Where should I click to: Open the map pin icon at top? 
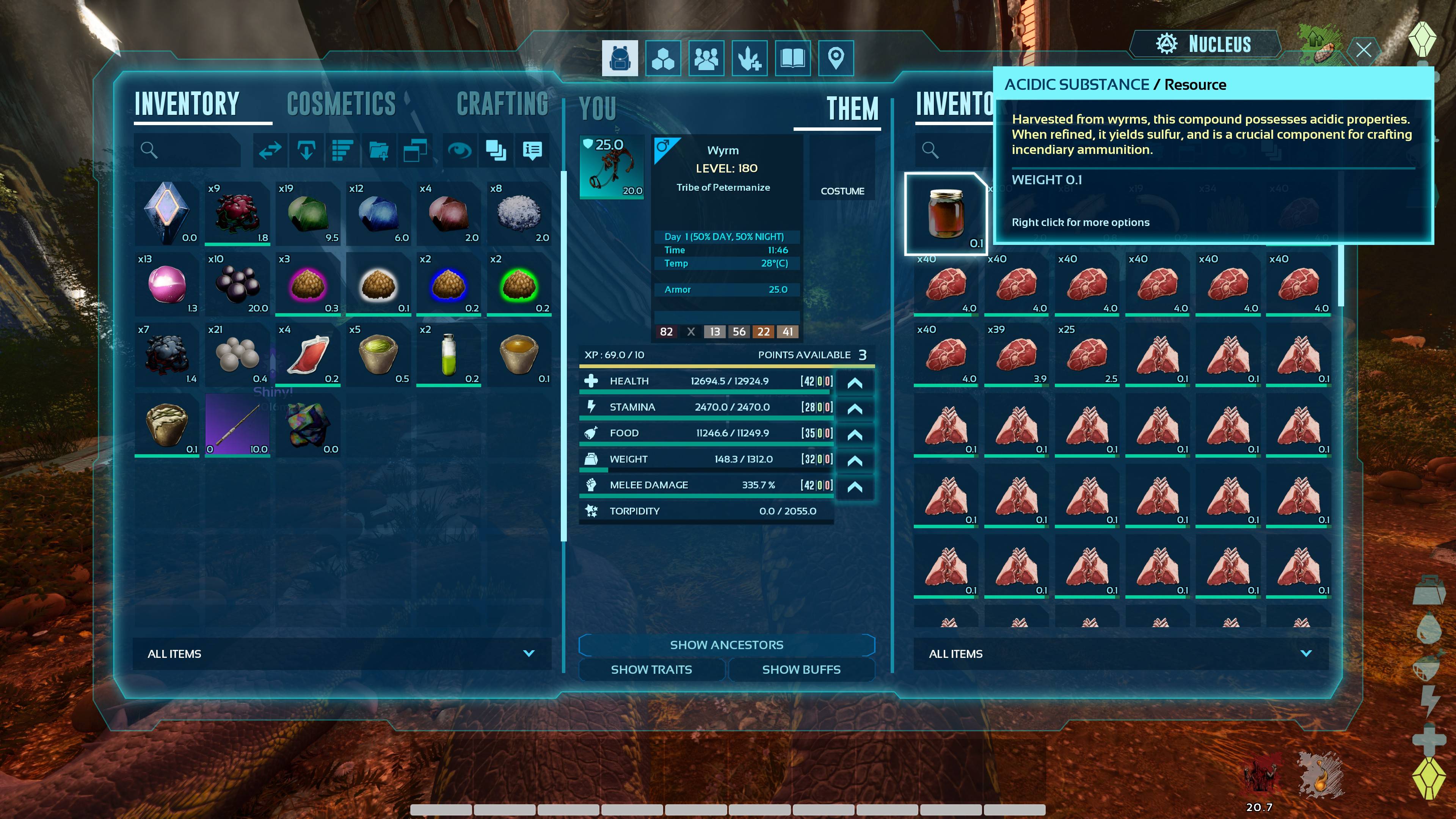coord(835,58)
